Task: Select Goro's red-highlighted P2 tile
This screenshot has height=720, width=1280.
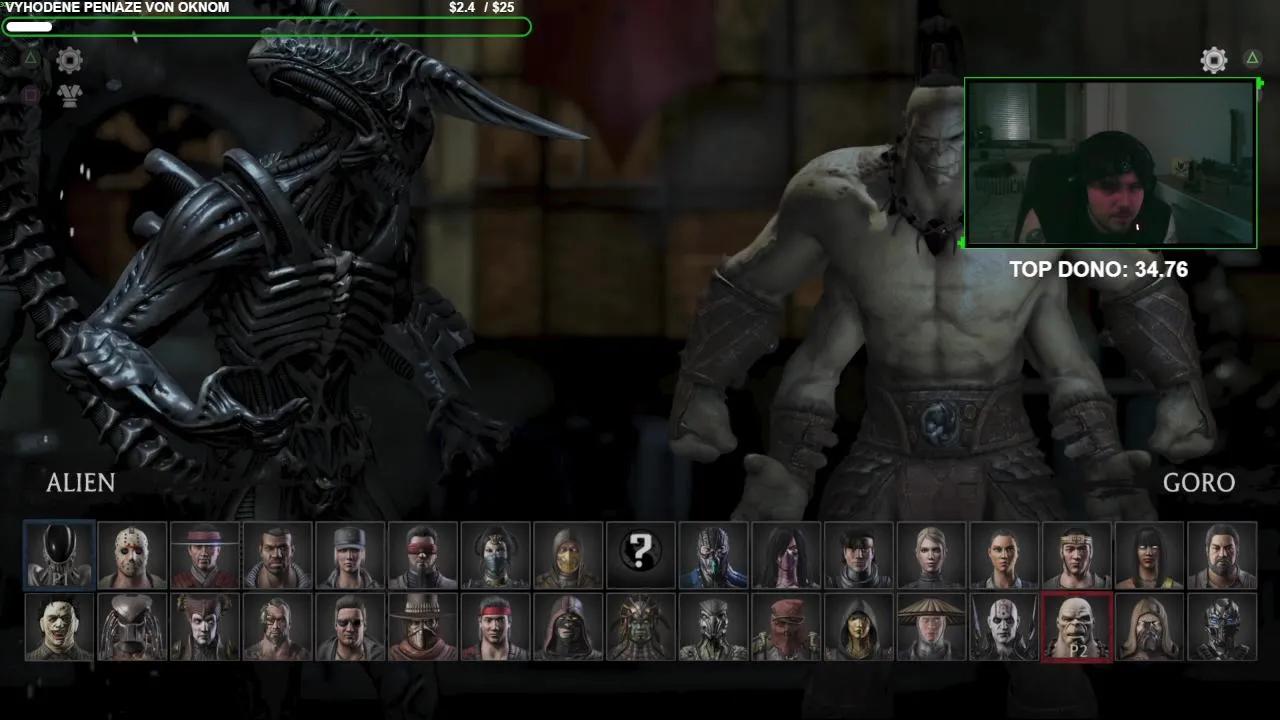Action: click(x=1077, y=627)
